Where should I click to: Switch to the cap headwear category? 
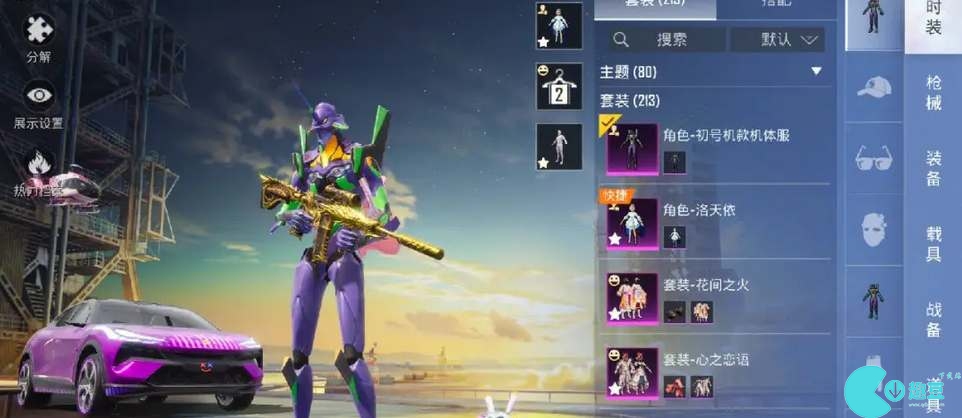pos(874,87)
